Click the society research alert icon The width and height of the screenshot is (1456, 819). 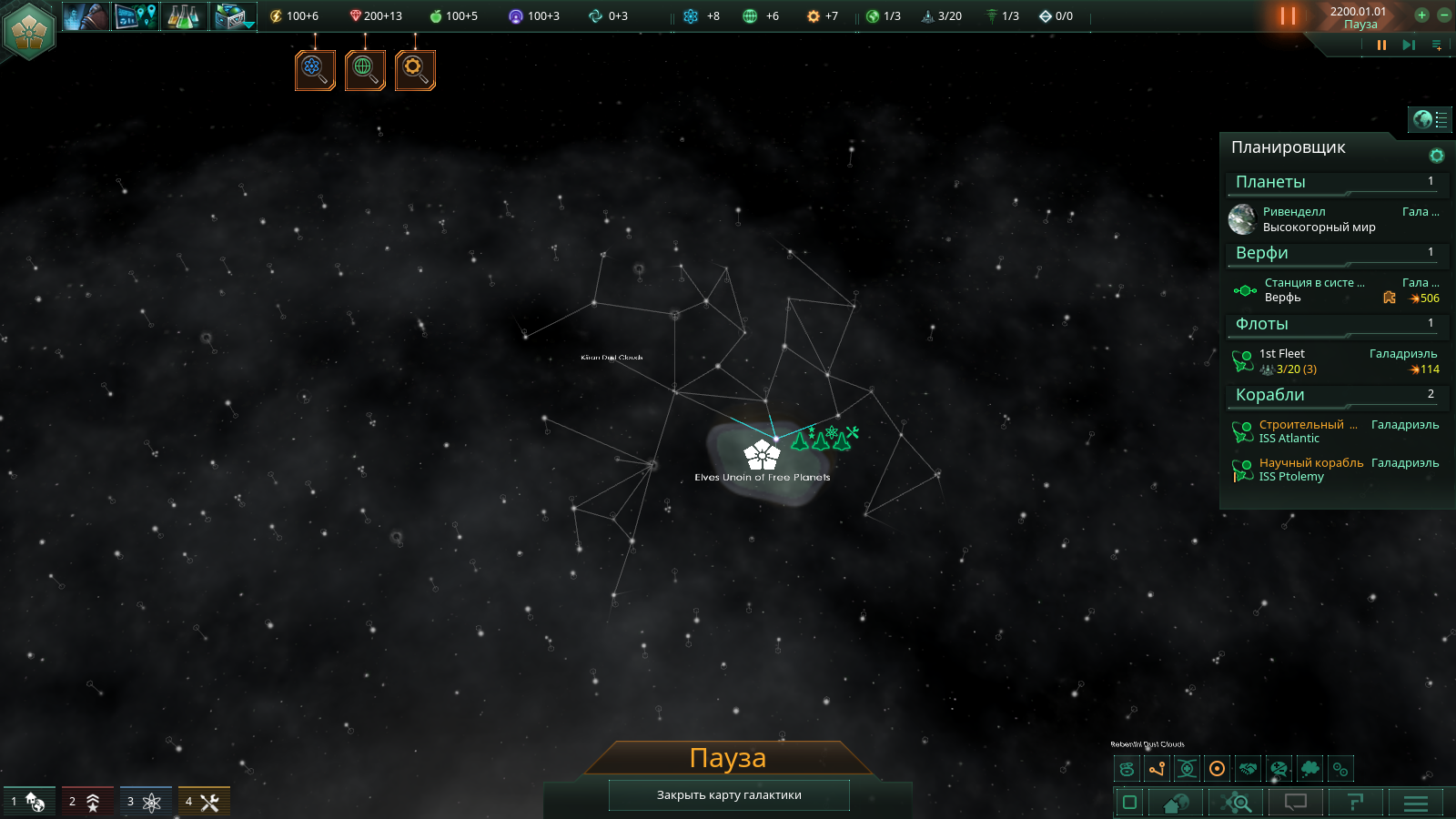(365, 70)
